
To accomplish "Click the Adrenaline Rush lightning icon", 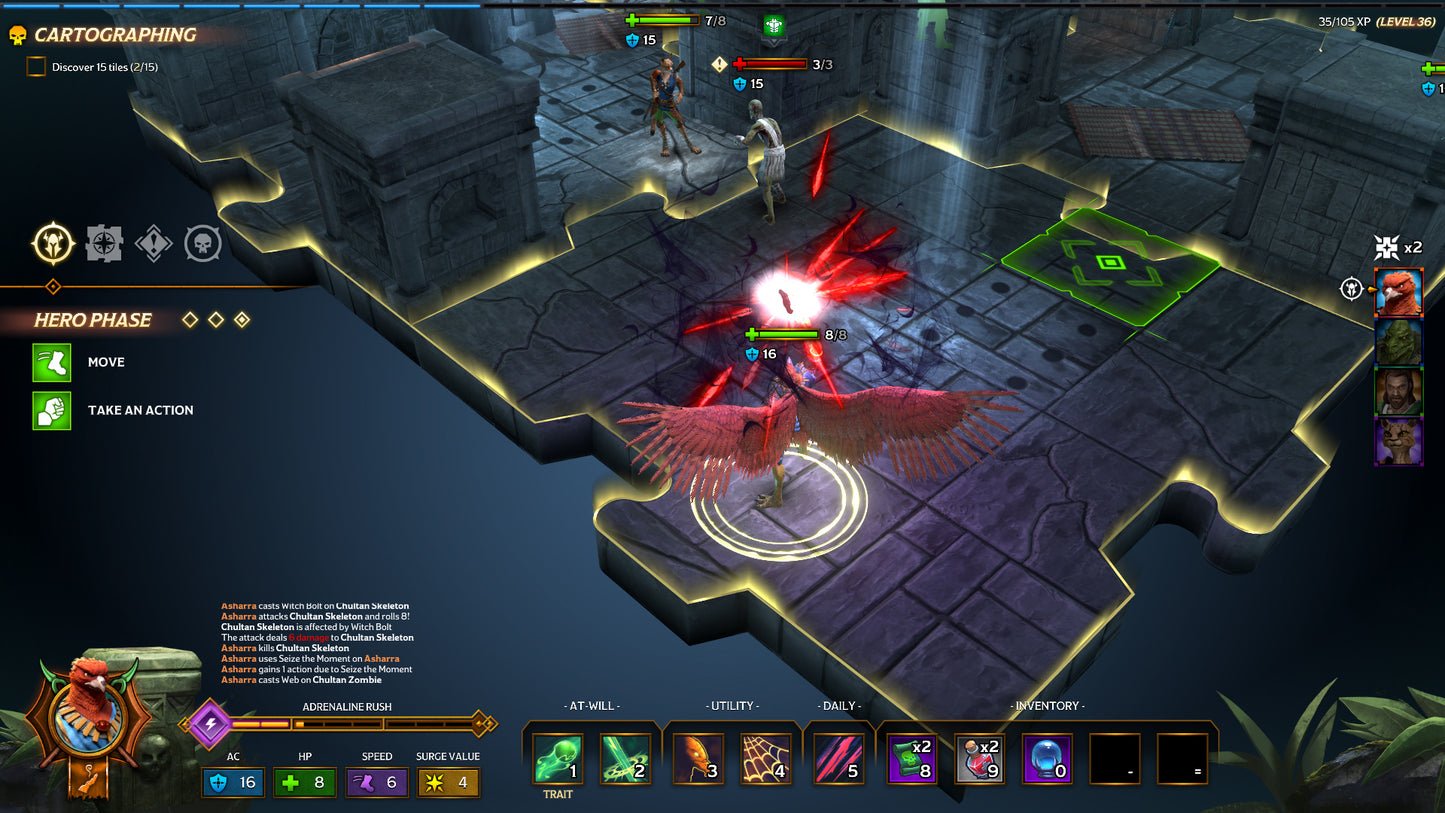I will click(210, 723).
